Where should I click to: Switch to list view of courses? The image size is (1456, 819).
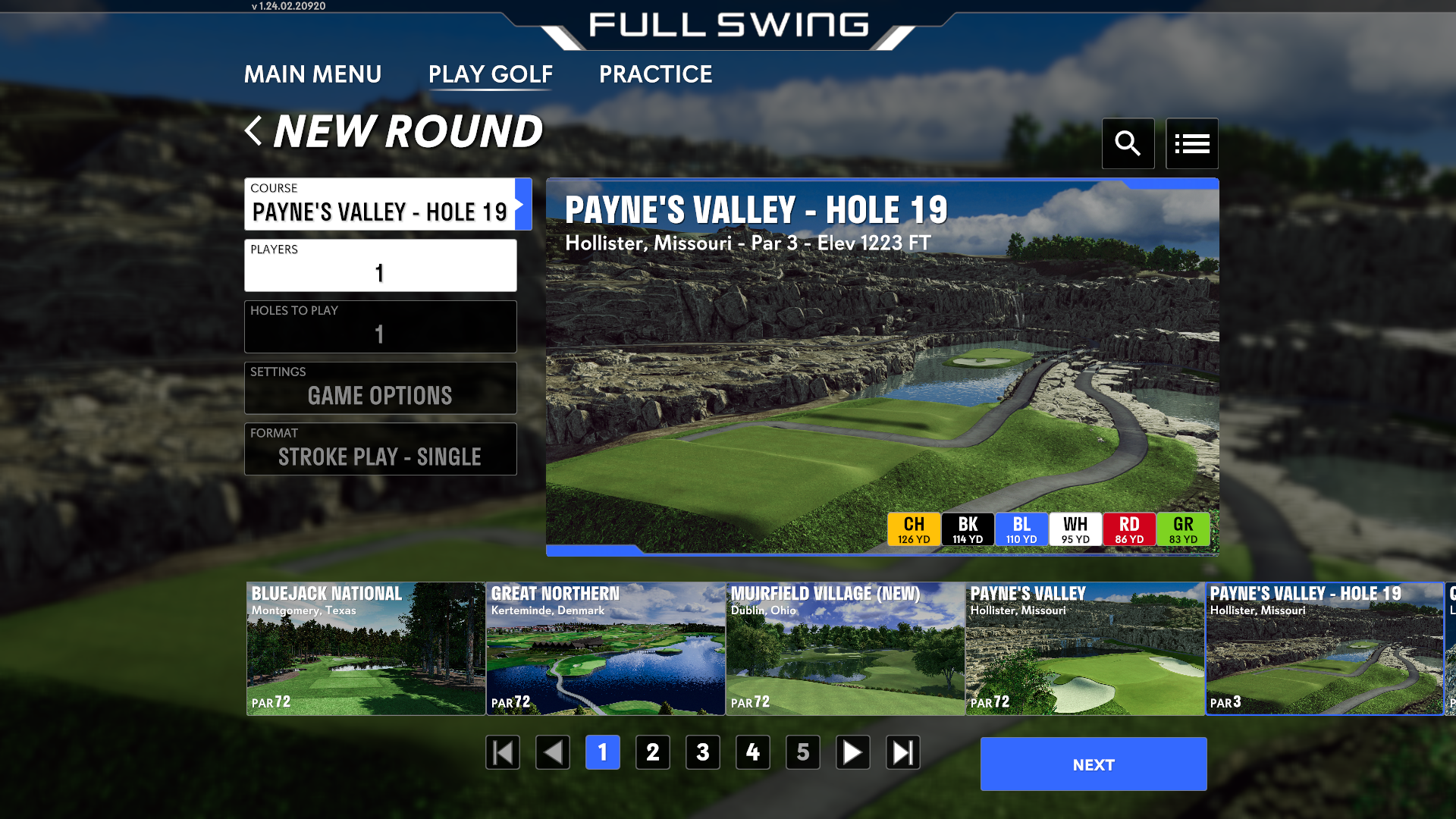click(1191, 143)
